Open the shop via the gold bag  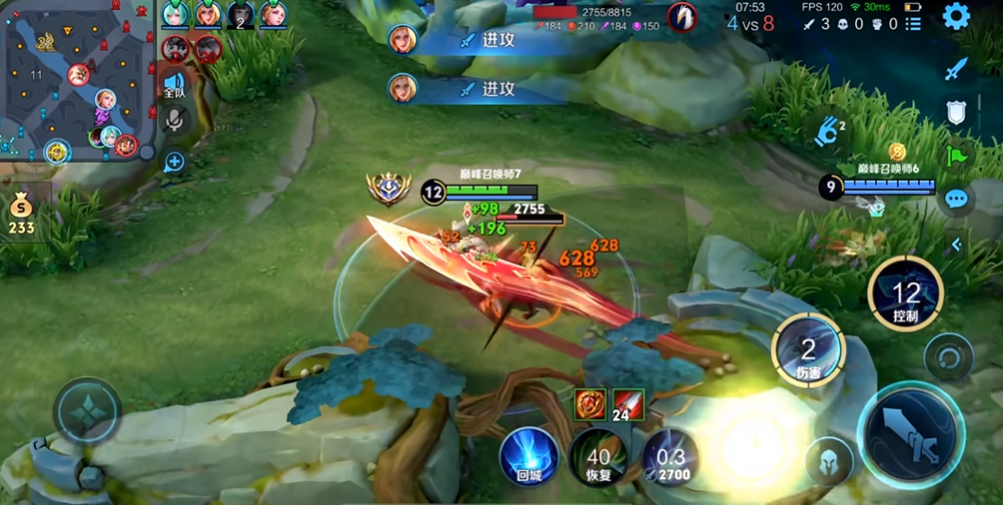[21, 213]
